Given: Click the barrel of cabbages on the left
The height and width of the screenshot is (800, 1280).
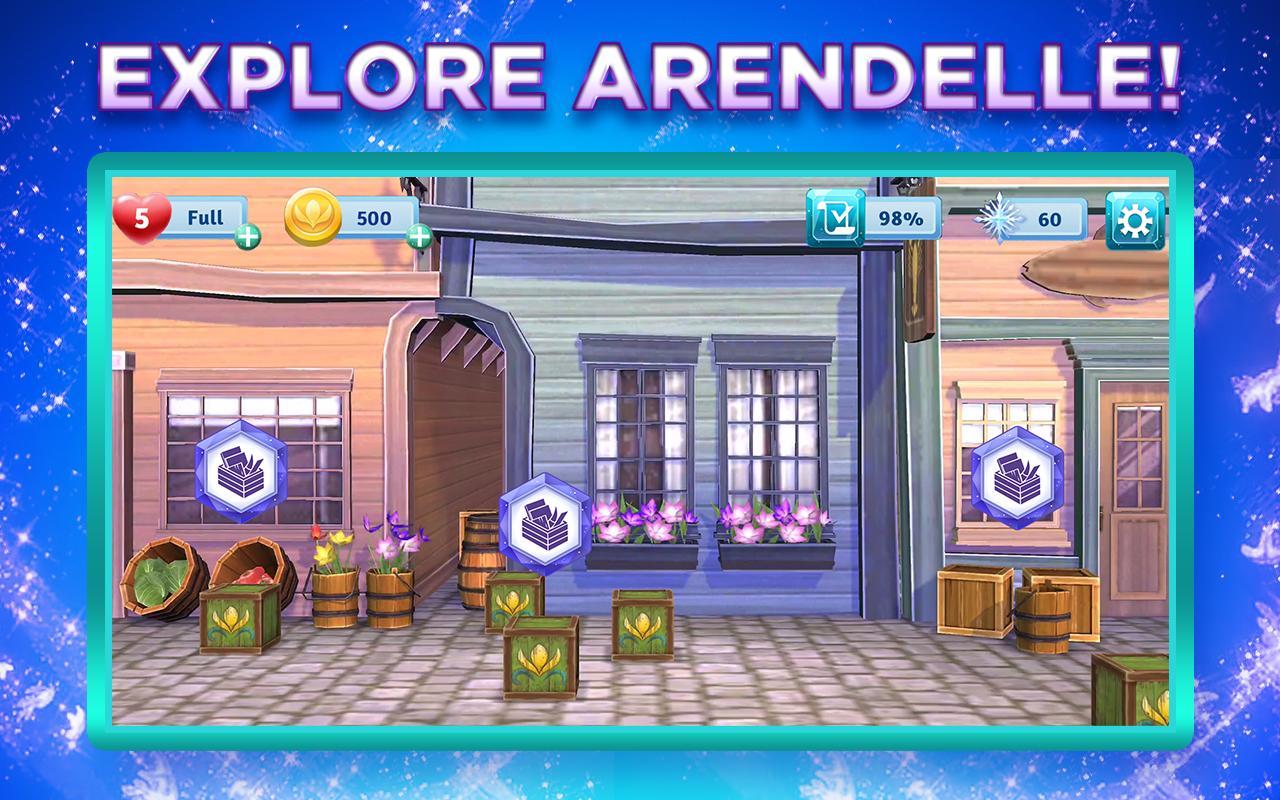Looking at the screenshot, I should [x=160, y=580].
